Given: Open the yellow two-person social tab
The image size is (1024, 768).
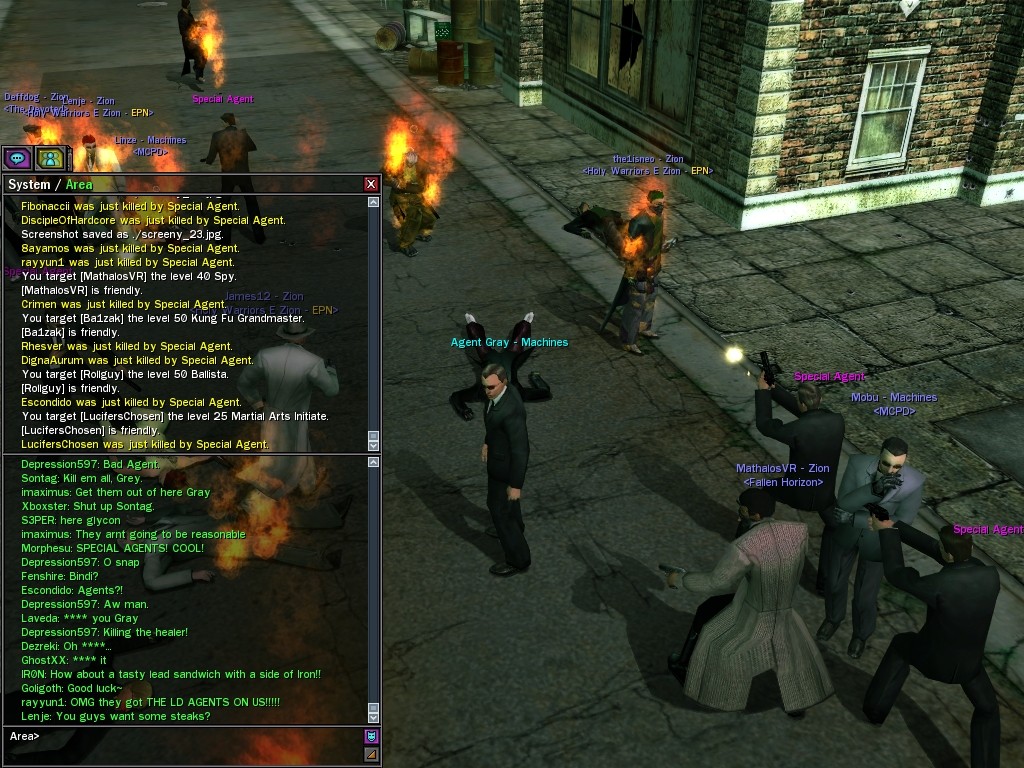Looking at the screenshot, I should 49,158.
